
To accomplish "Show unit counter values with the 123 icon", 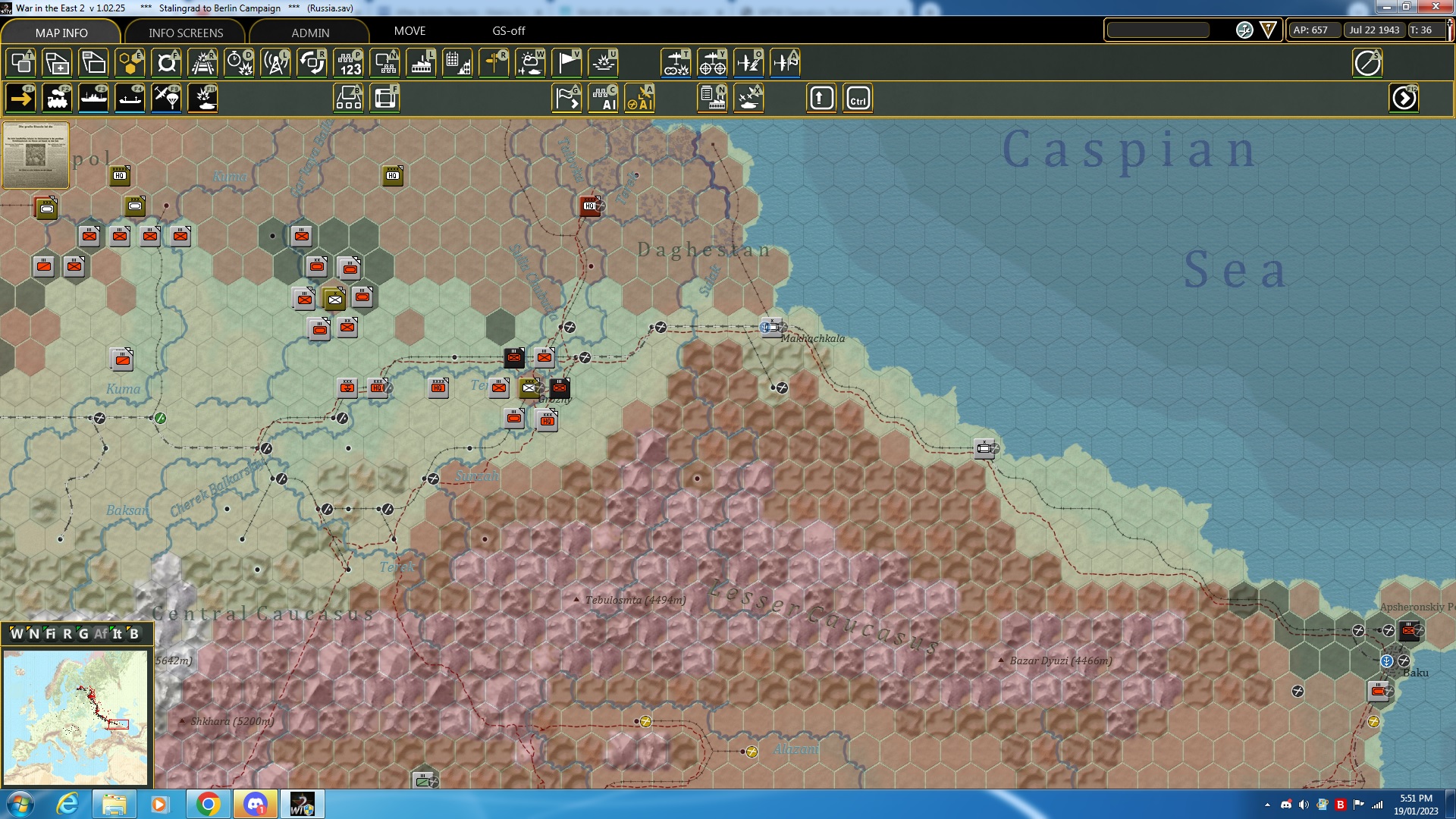I will (x=348, y=64).
